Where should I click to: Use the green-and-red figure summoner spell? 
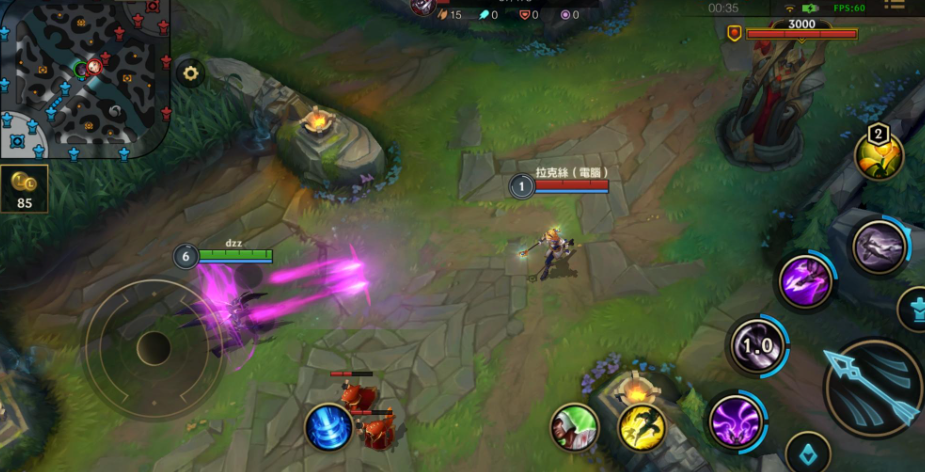(x=575, y=427)
